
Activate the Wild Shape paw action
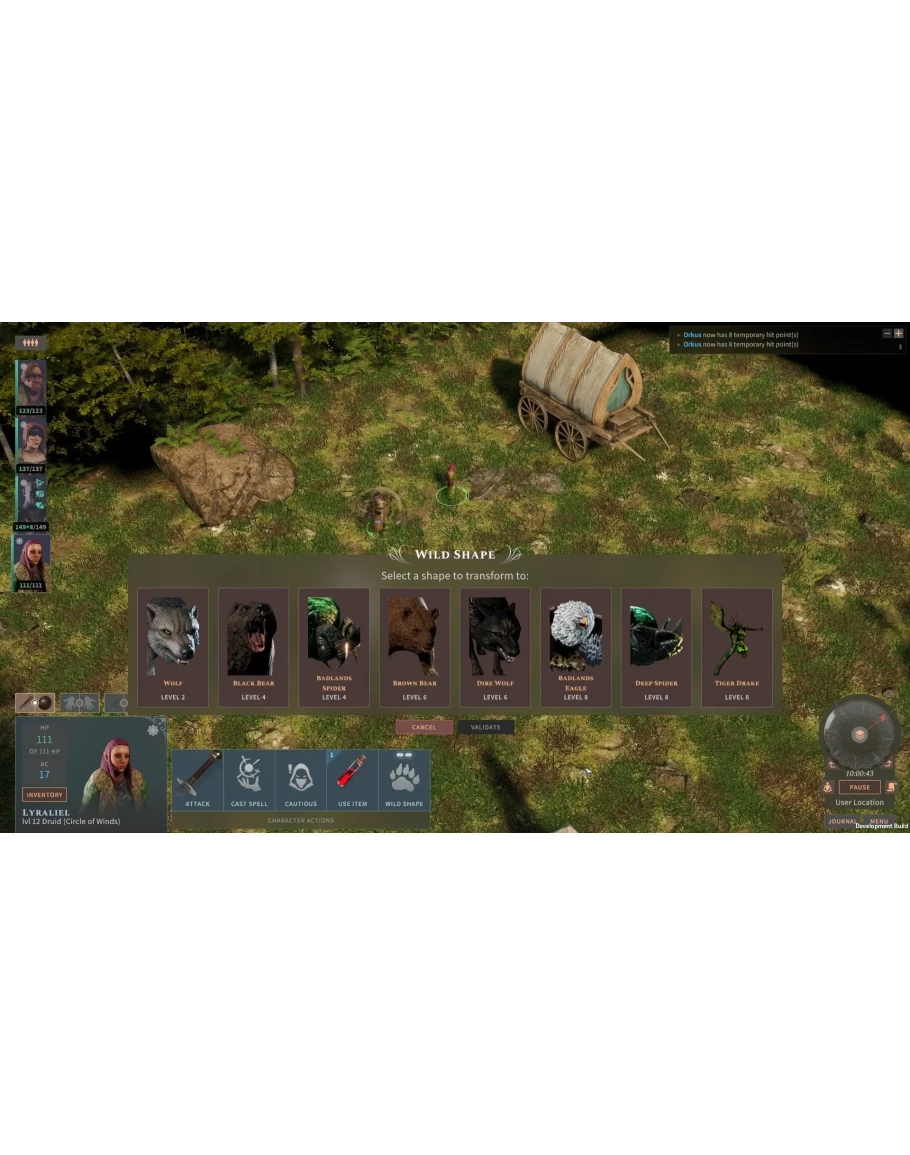pyautogui.click(x=404, y=780)
